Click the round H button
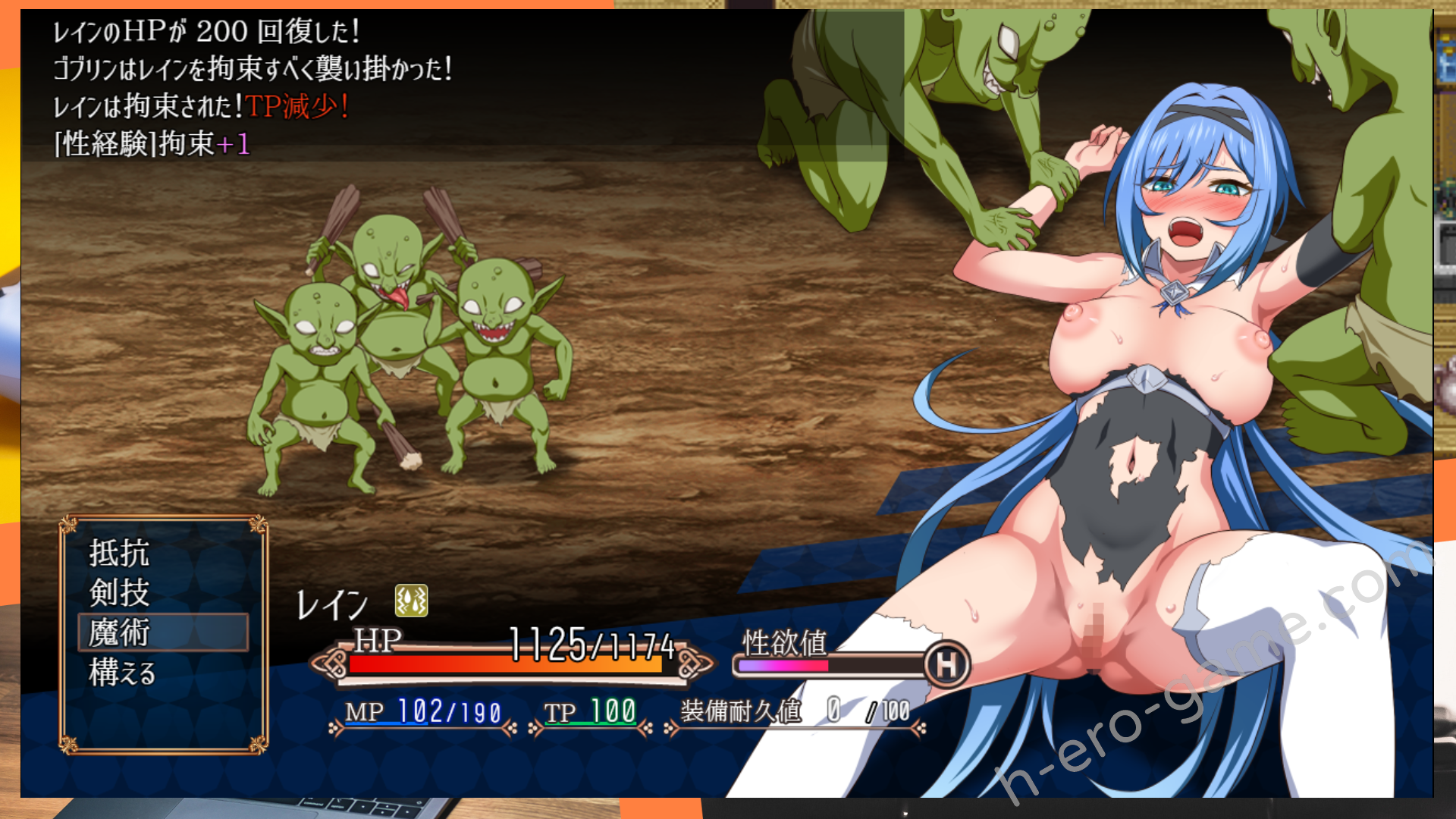 tap(947, 665)
